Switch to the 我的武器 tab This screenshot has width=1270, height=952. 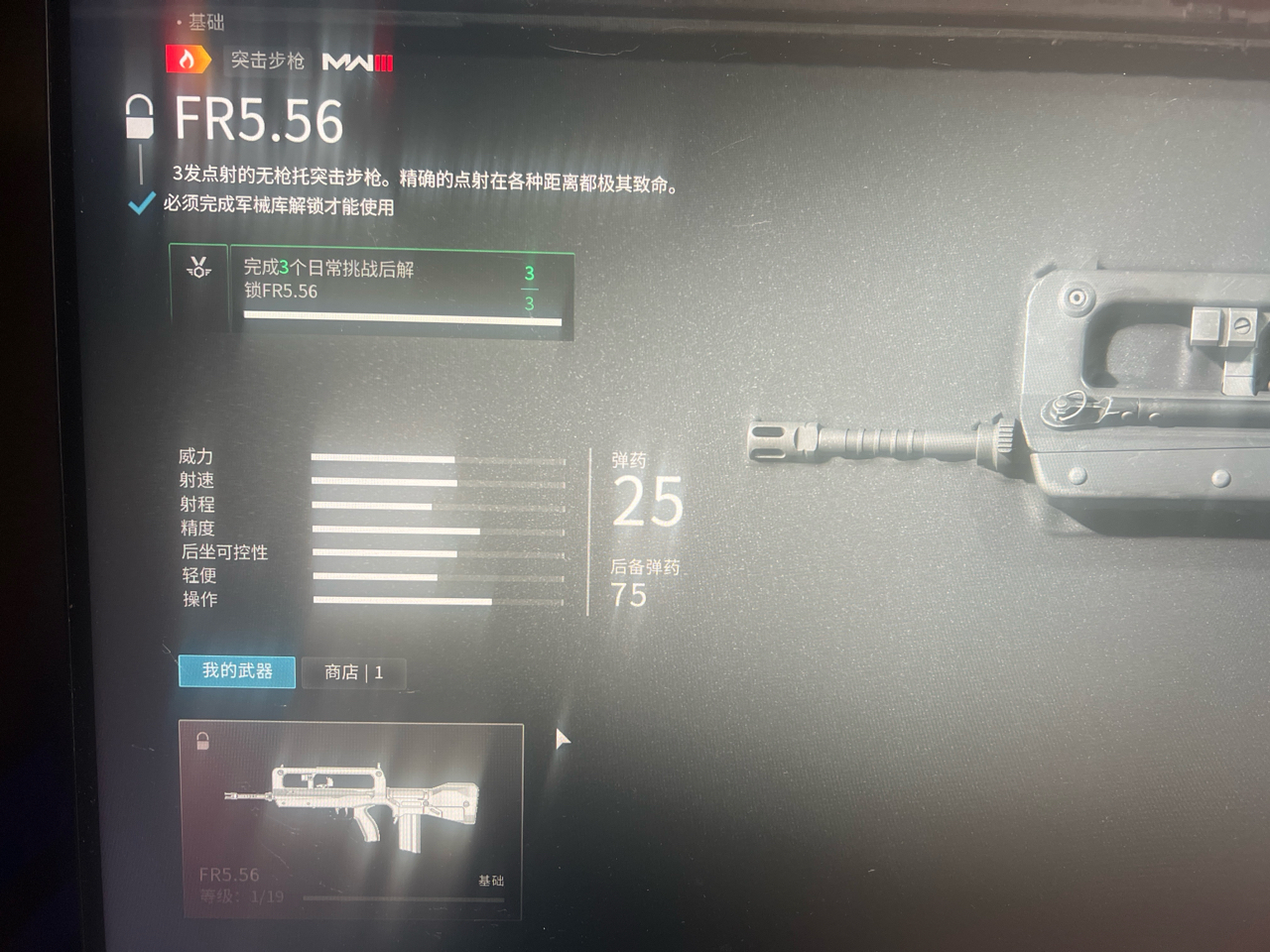[236, 672]
